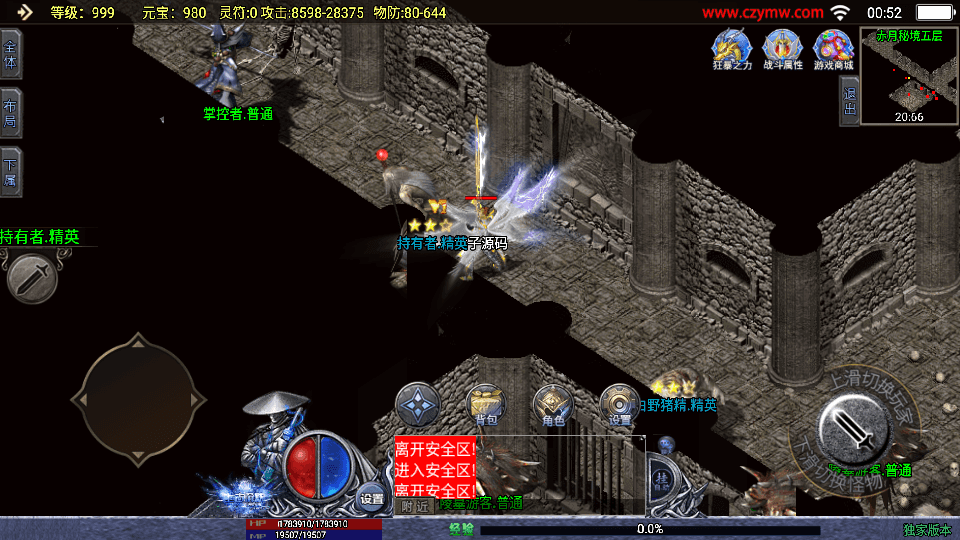Click the 退出 exit button beside the minimap

pos(849,101)
